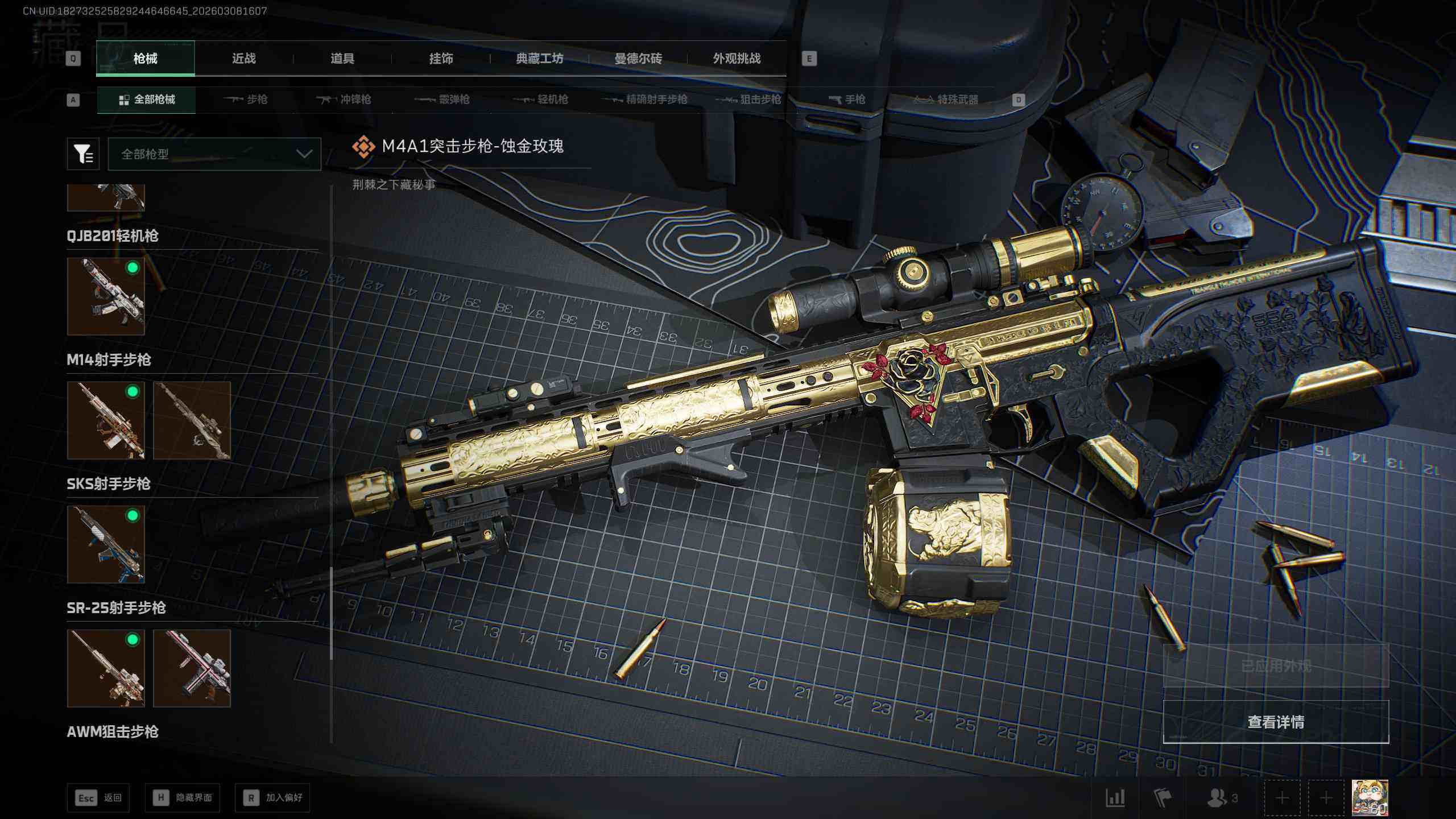Open the player avatar profile

pyautogui.click(x=1370, y=797)
